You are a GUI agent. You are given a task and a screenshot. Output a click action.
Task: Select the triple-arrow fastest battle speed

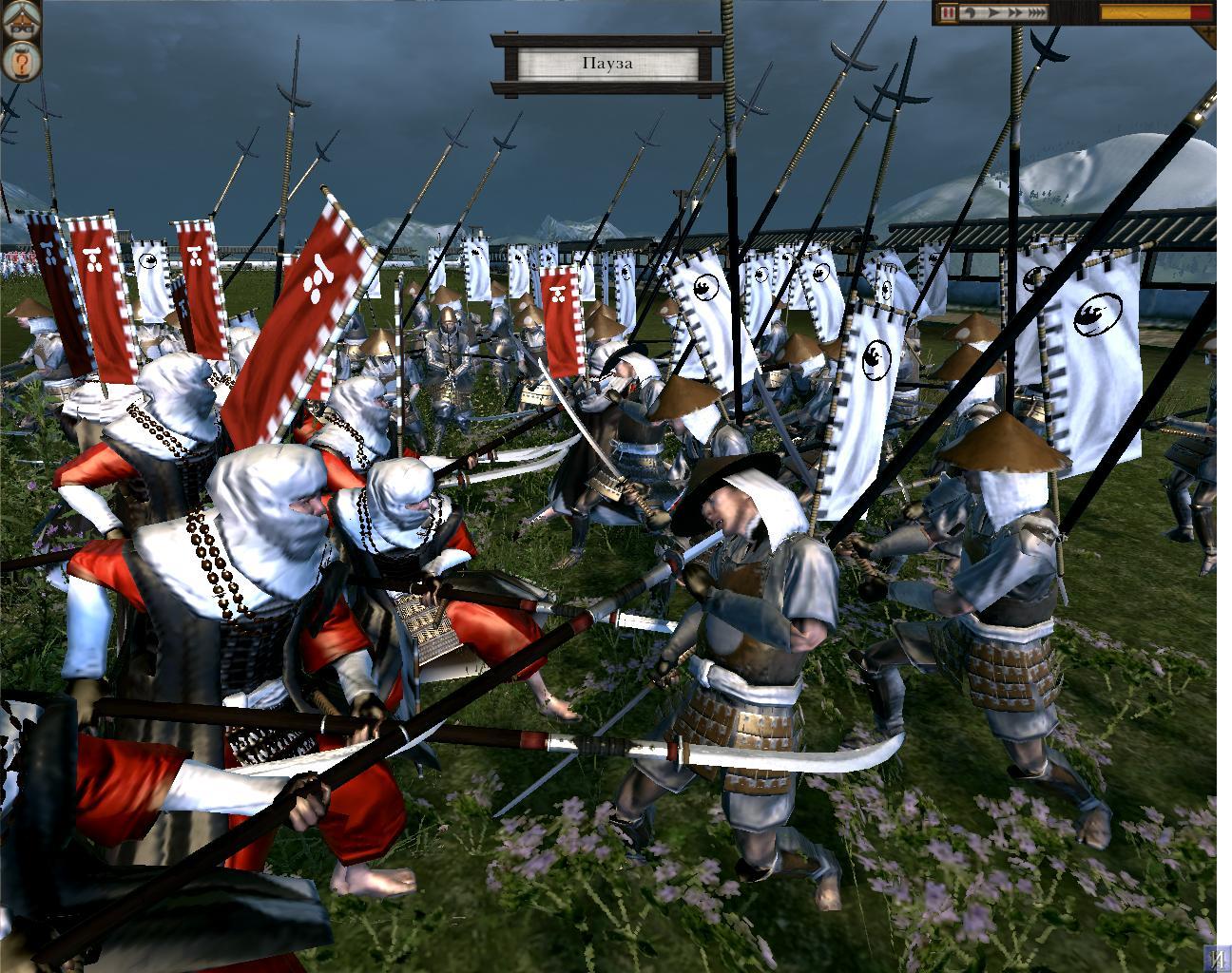[1036, 13]
